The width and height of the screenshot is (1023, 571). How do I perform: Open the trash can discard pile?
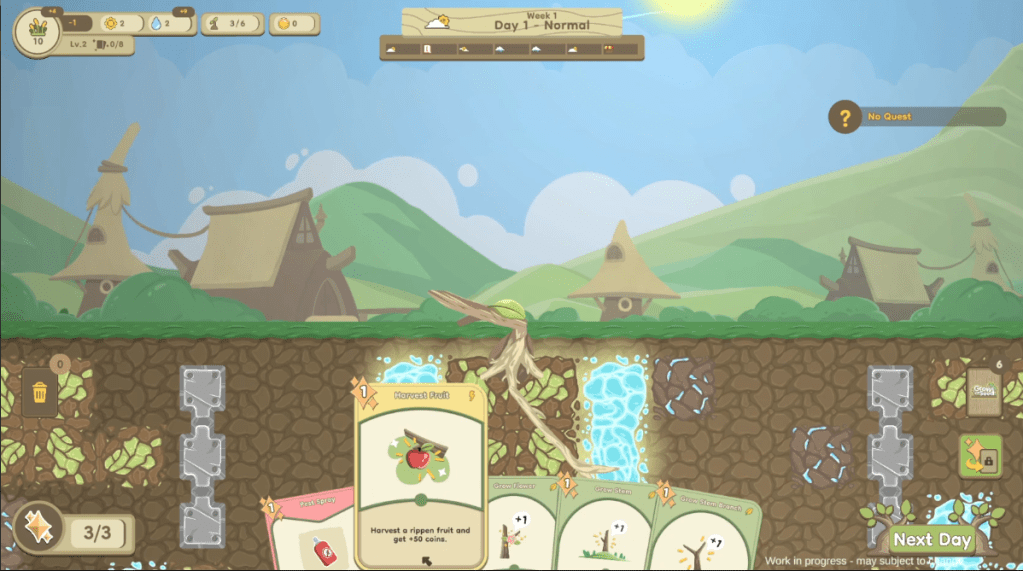[x=40, y=392]
